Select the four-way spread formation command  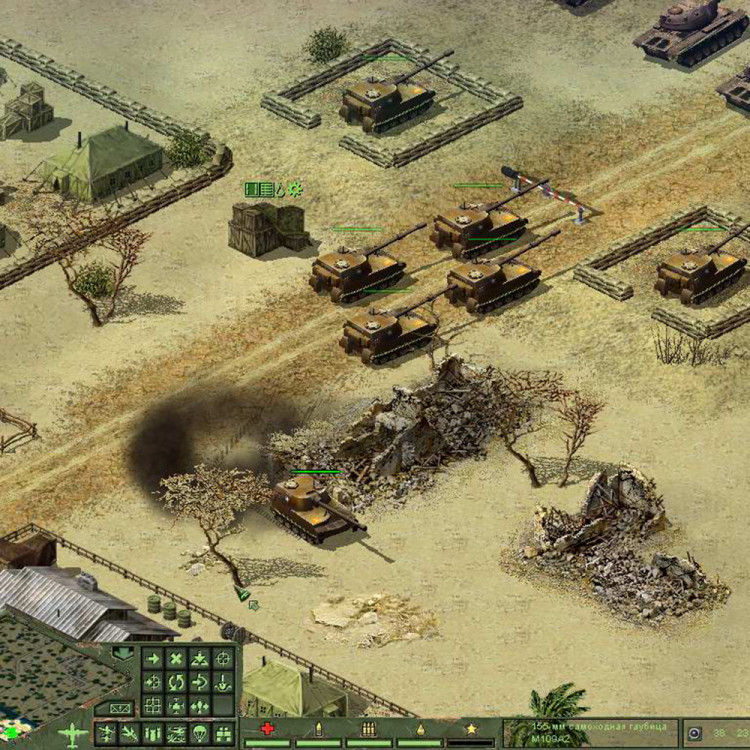(199, 707)
